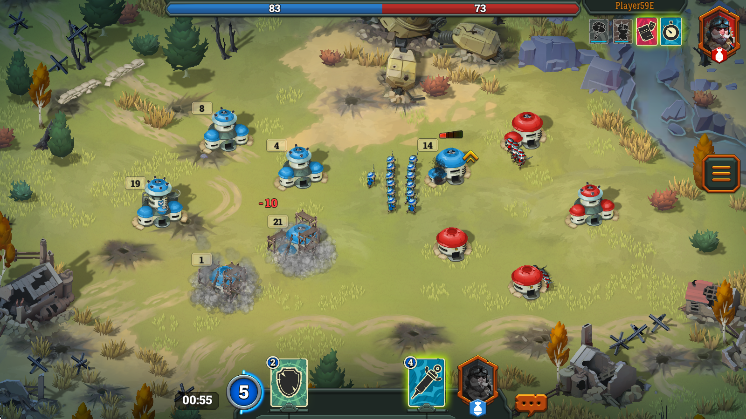
Task: Open the orange hamburger menu button
Action: pos(720,173)
